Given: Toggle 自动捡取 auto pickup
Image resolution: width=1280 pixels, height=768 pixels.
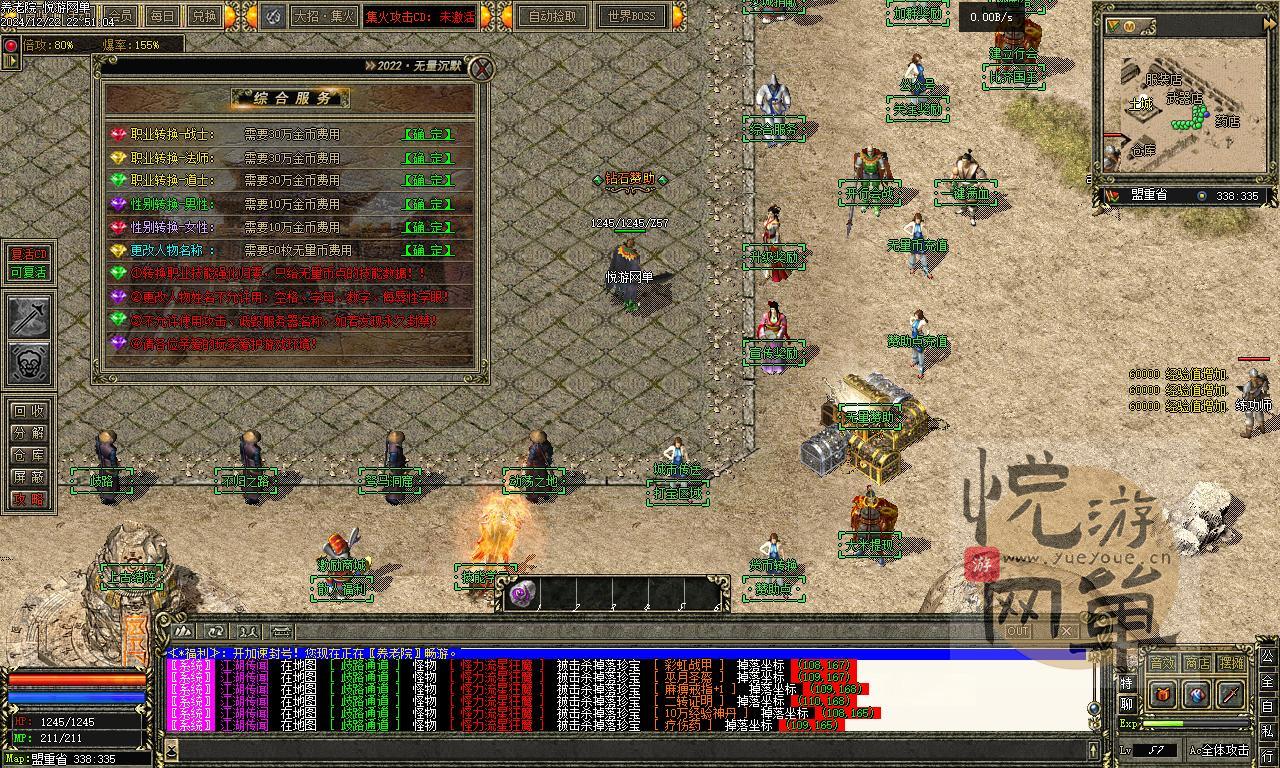Looking at the screenshot, I should pos(553,16).
